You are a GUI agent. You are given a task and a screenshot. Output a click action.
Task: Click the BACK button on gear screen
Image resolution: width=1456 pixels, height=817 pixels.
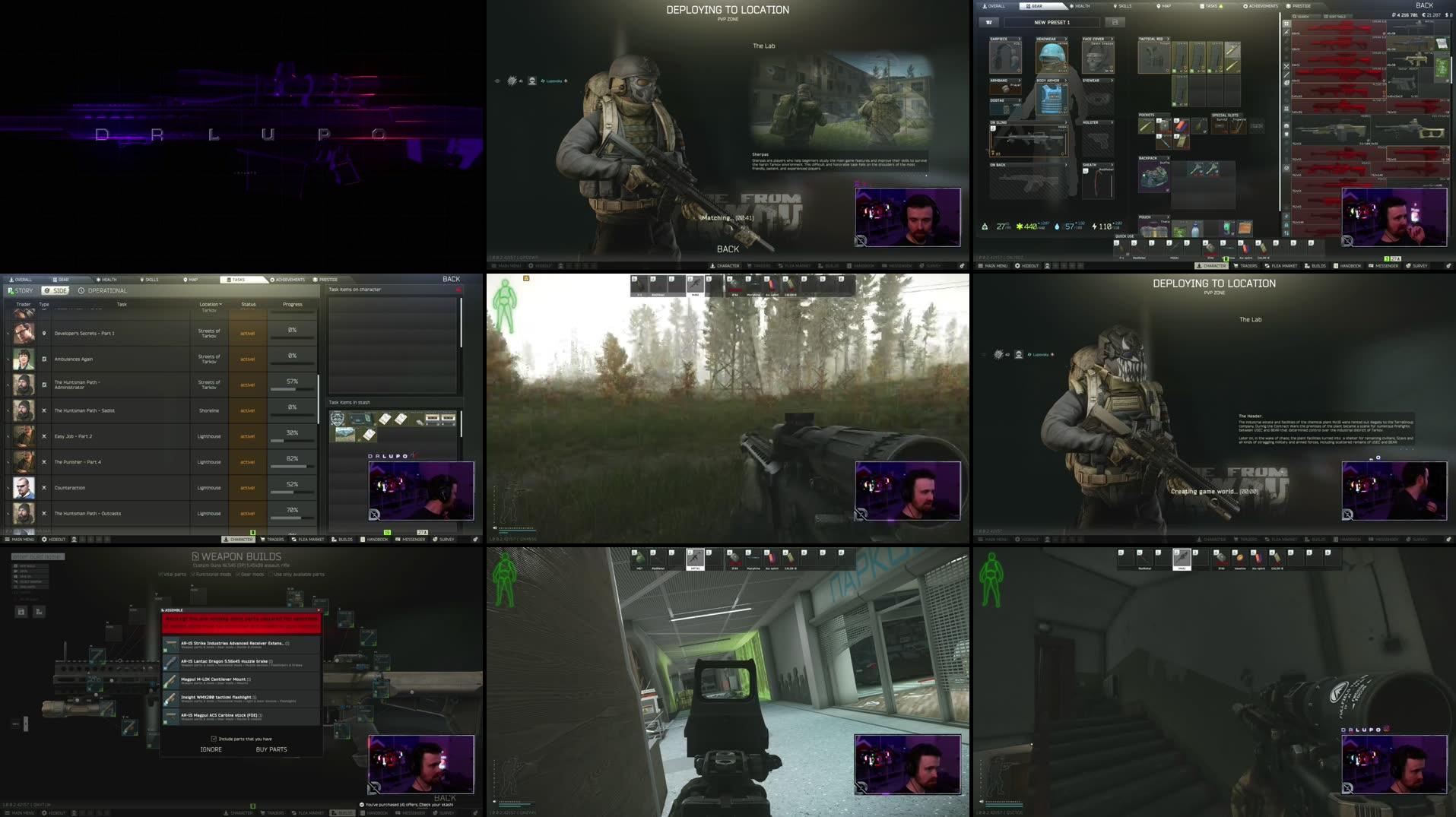pos(1425,5)
